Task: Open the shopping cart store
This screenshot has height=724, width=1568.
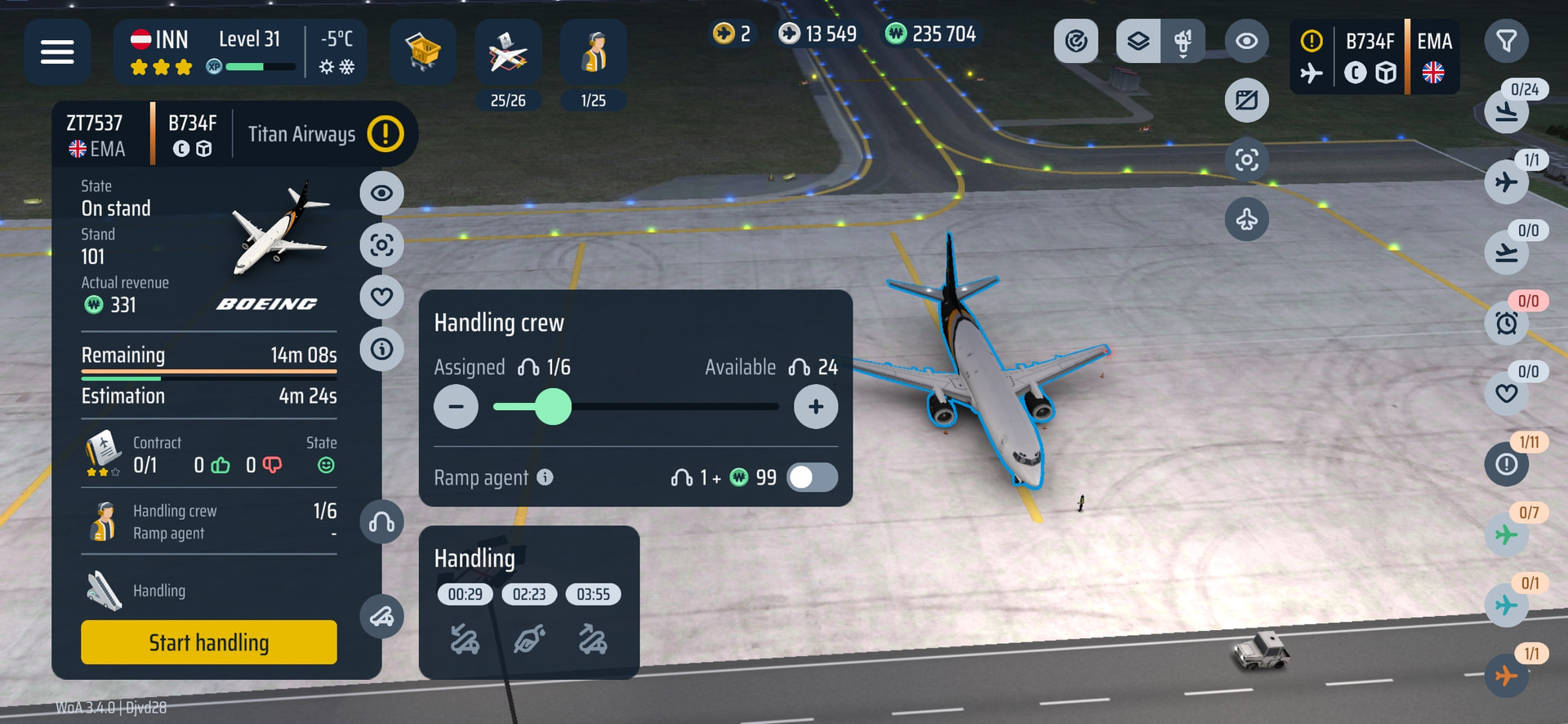Action: (x=422, y=51)
